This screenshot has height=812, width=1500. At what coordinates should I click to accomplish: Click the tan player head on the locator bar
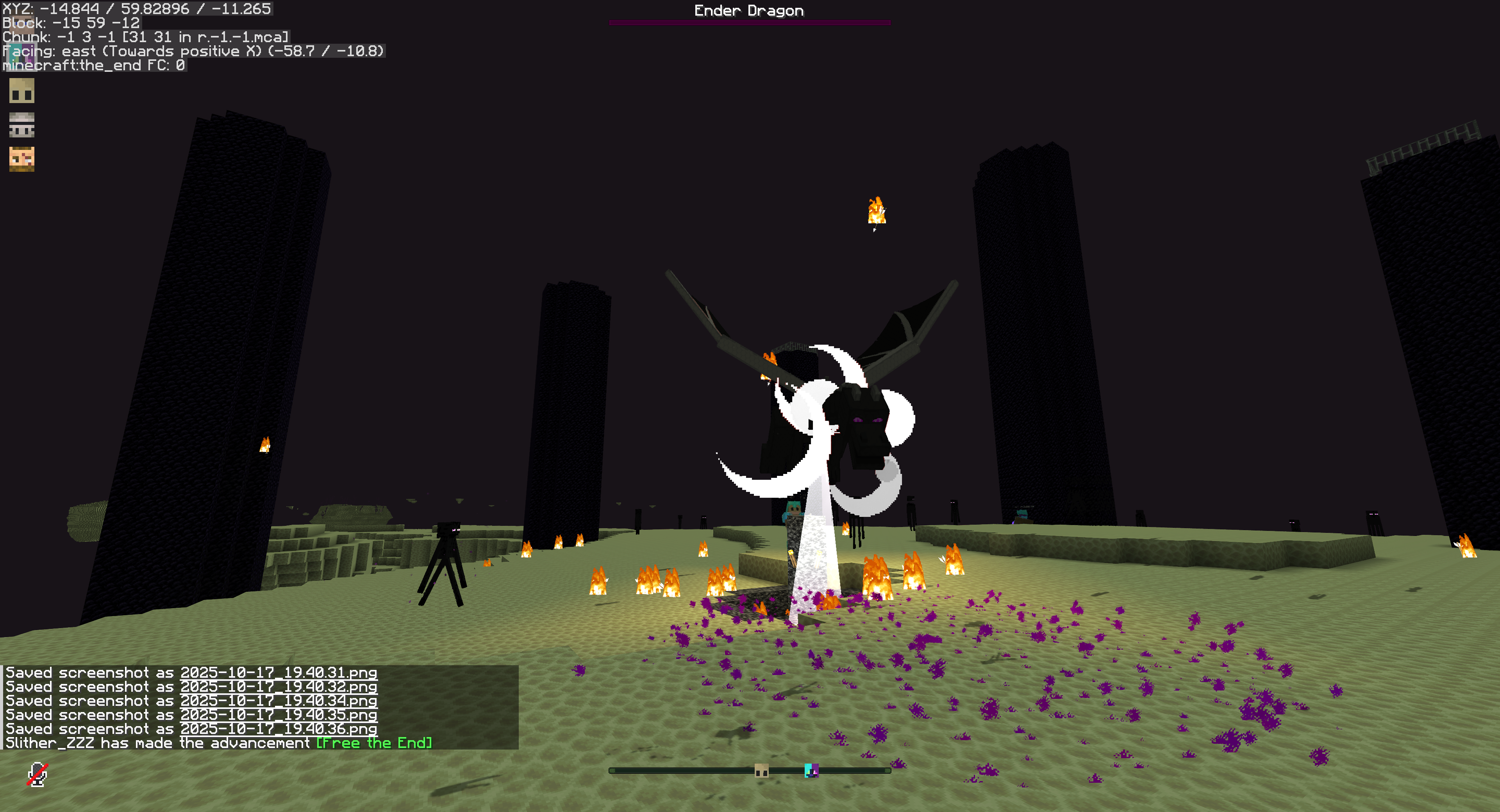pos(761,771)
